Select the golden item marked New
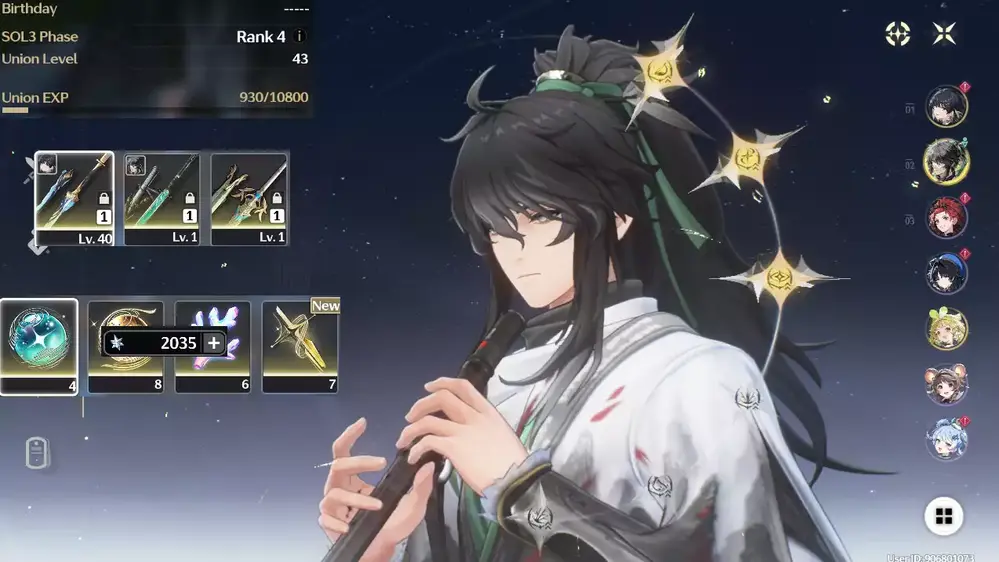This screenshot has width=999, height=562. (x=300, y=345)
